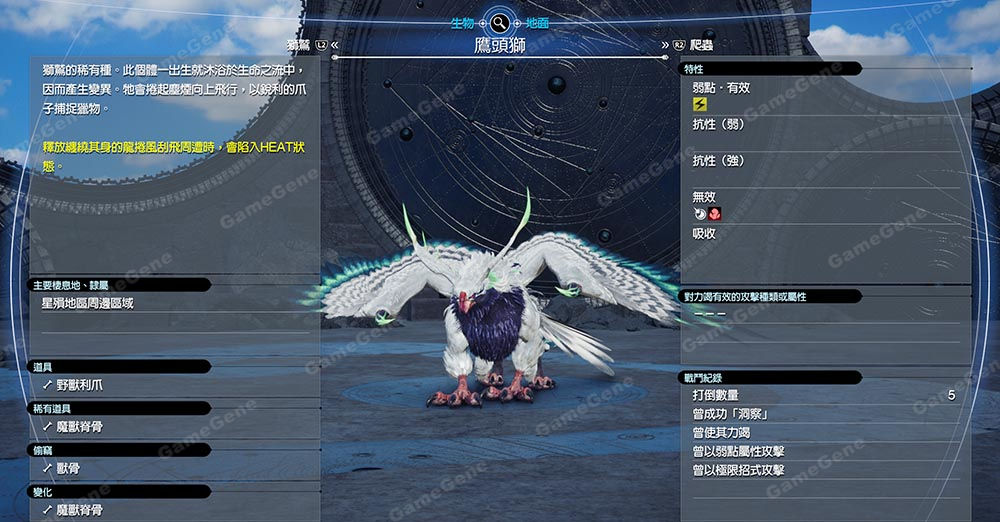Switch to the 地面 category tab
This screenshot has height=522, width=1000.
537,21
